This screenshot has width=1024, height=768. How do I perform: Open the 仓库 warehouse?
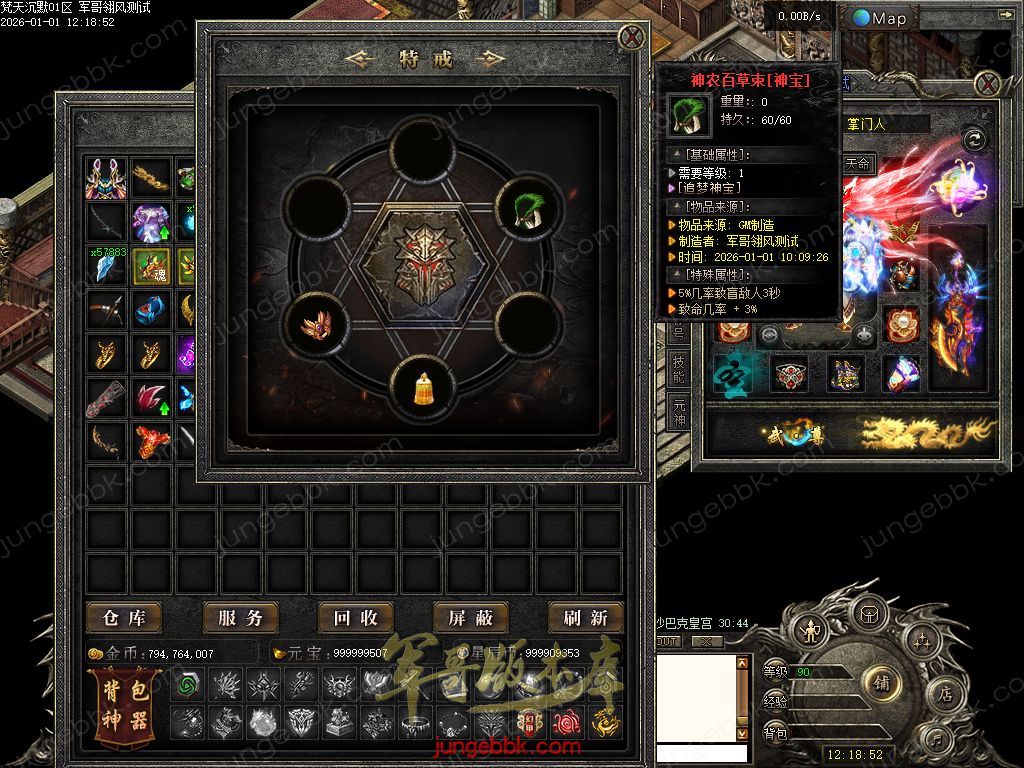pos(124,618)
